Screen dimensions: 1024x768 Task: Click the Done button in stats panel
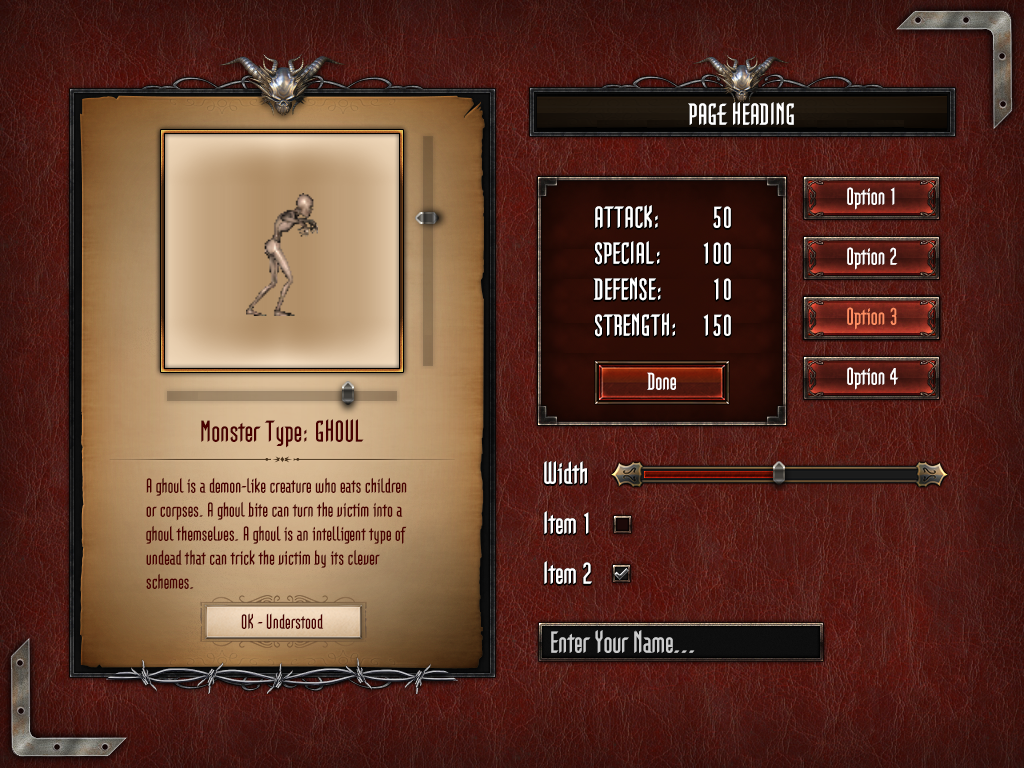pos(661,382)
